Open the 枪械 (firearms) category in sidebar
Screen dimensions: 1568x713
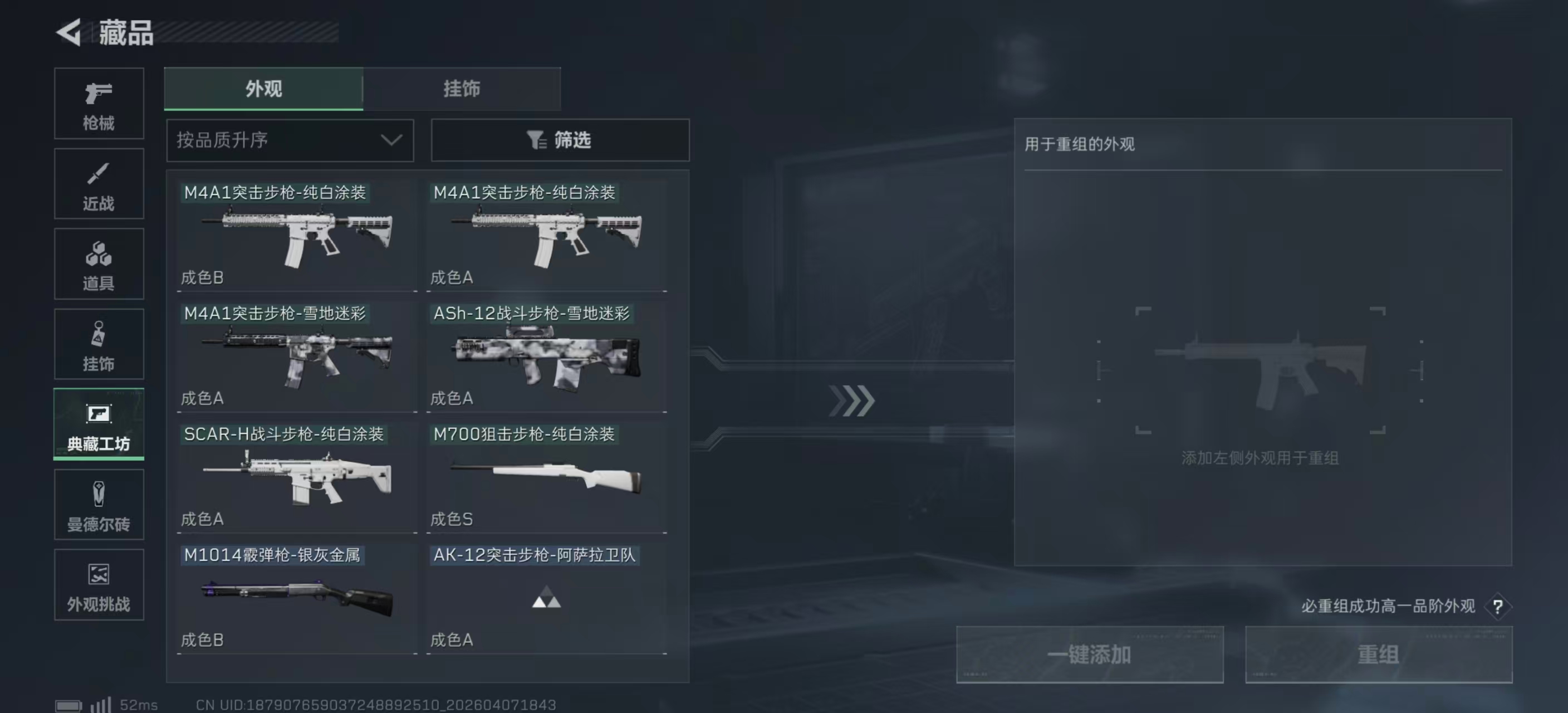click(x=98, y=104)
